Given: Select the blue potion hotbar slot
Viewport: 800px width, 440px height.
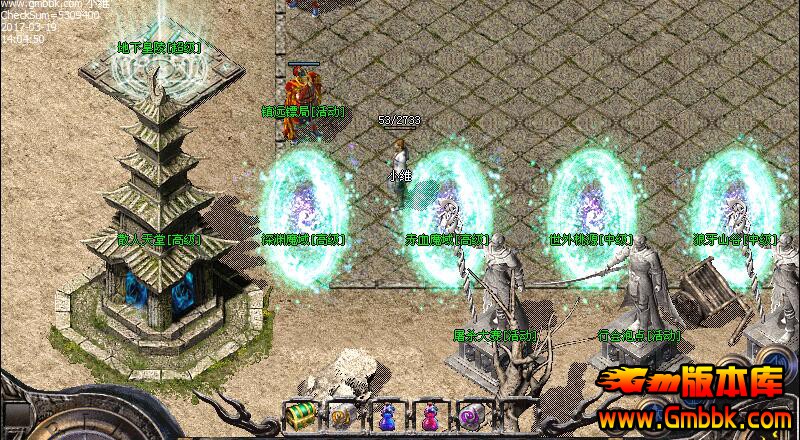Looking at the screenshot, I should pyautogui.click(x=386, y=414).
